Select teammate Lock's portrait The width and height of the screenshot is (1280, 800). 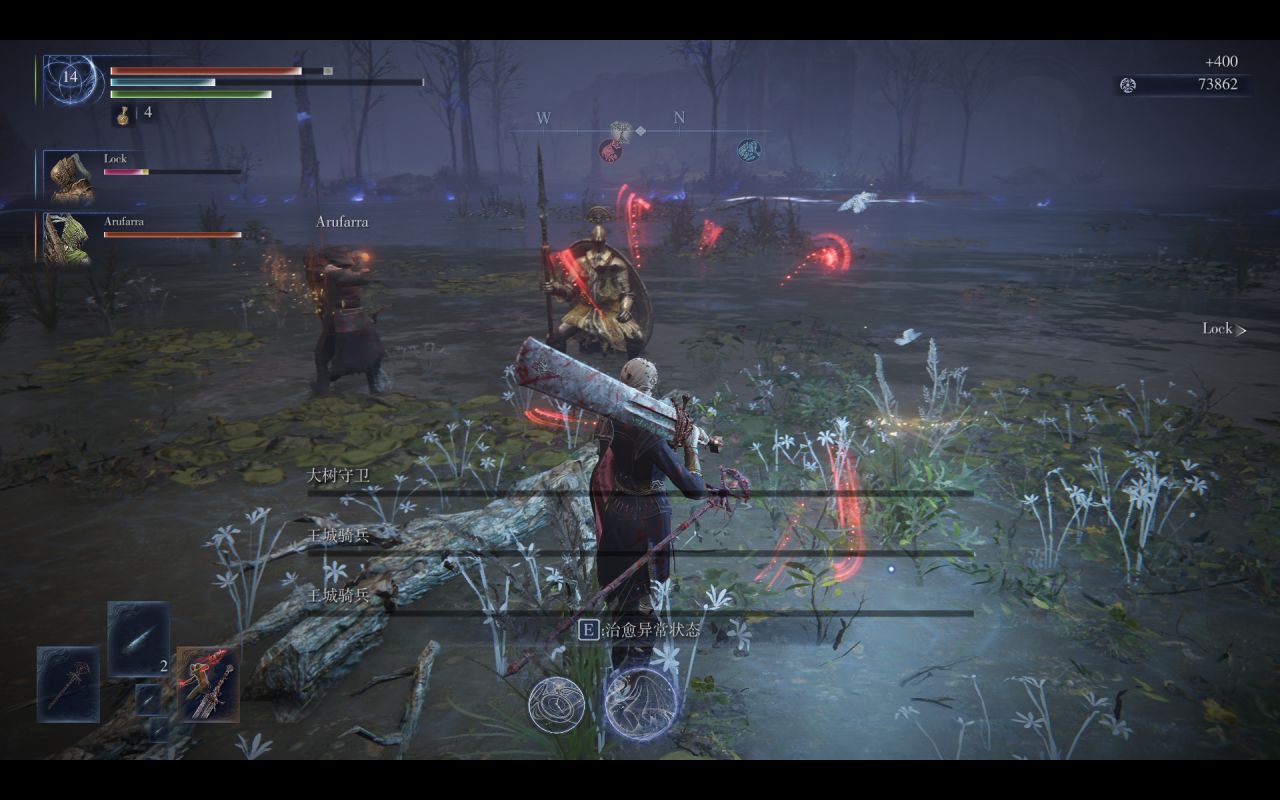[69, 177]
